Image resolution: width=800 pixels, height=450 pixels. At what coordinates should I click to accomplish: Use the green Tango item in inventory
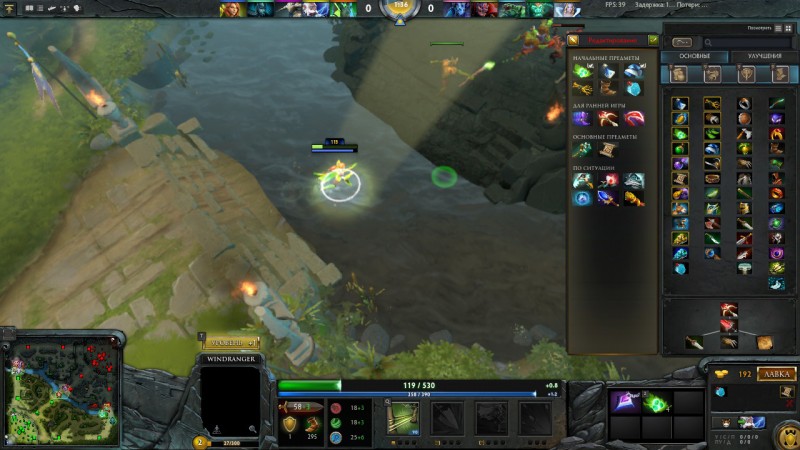click(x=656, y=403)
